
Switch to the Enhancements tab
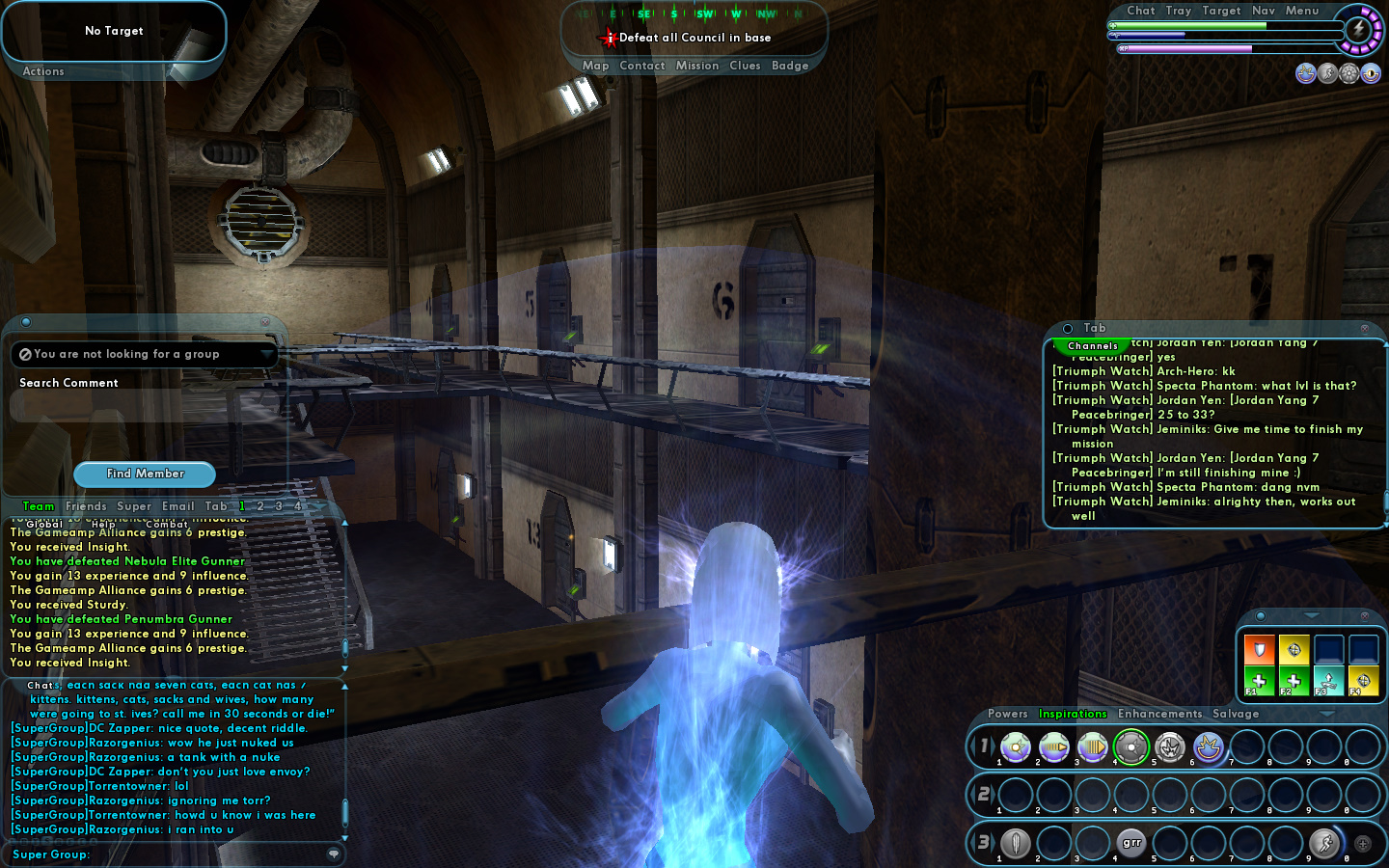(x=1159, y=714)
